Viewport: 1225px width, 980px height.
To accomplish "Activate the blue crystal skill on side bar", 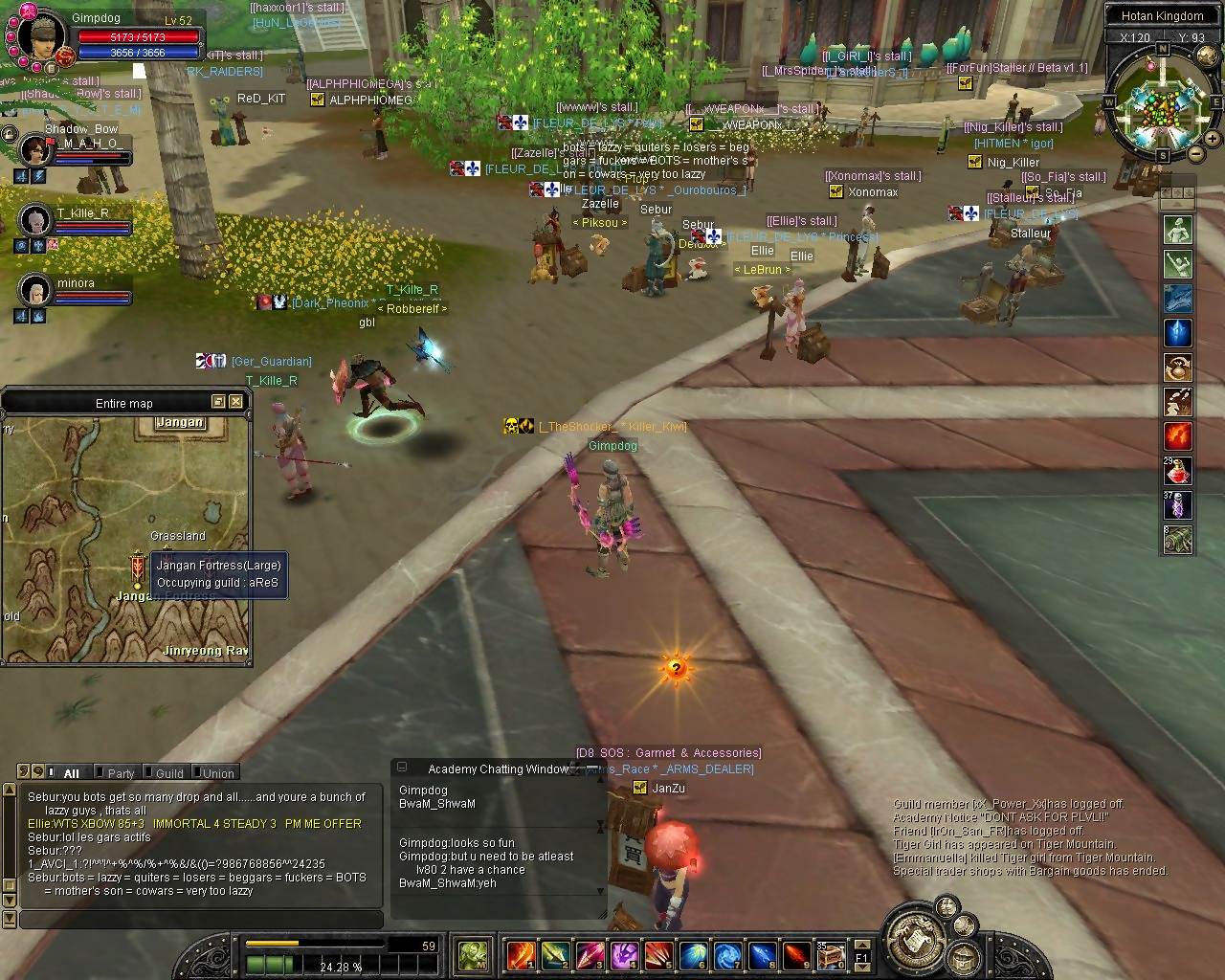I will click(x=1177, y=332).
